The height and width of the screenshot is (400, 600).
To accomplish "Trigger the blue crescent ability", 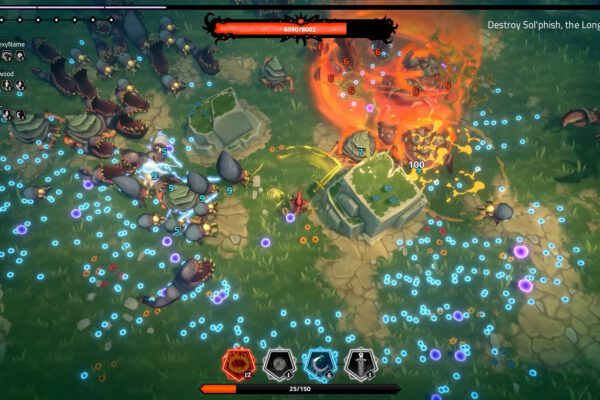I will 319,364.
